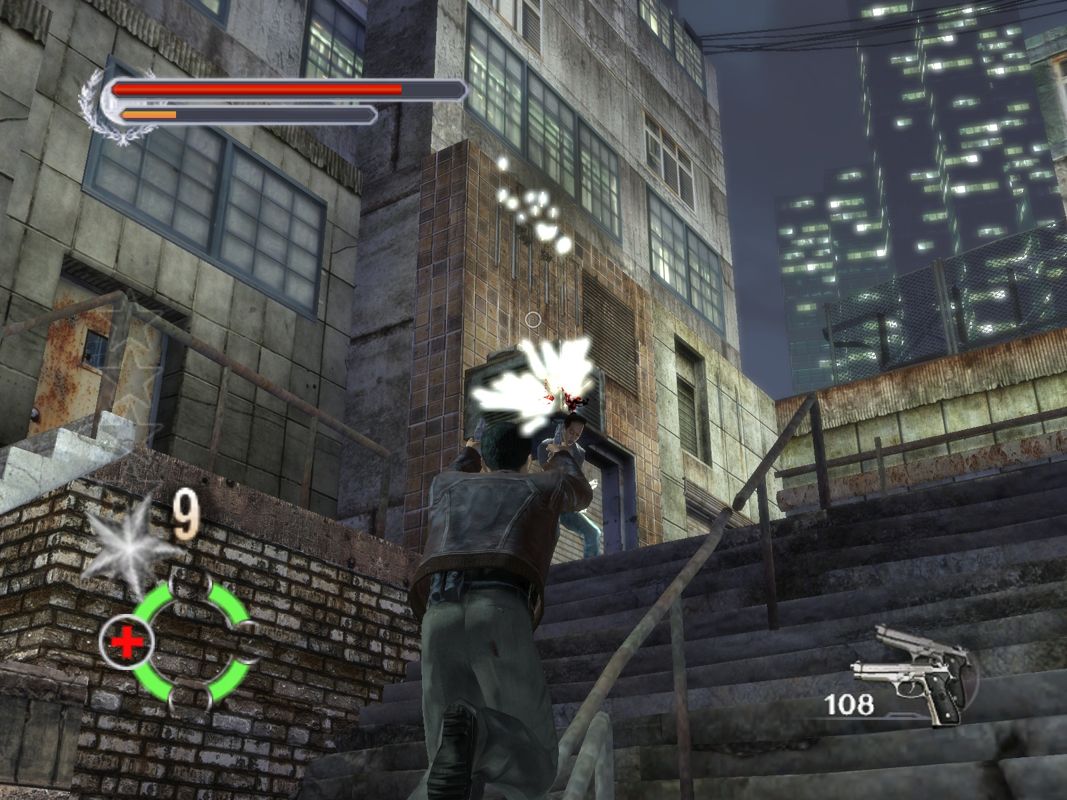Click the laurel wreath emblem by the bars
Image resolution: width=1067 pixels, height=800 pixels.
(103, 108)
